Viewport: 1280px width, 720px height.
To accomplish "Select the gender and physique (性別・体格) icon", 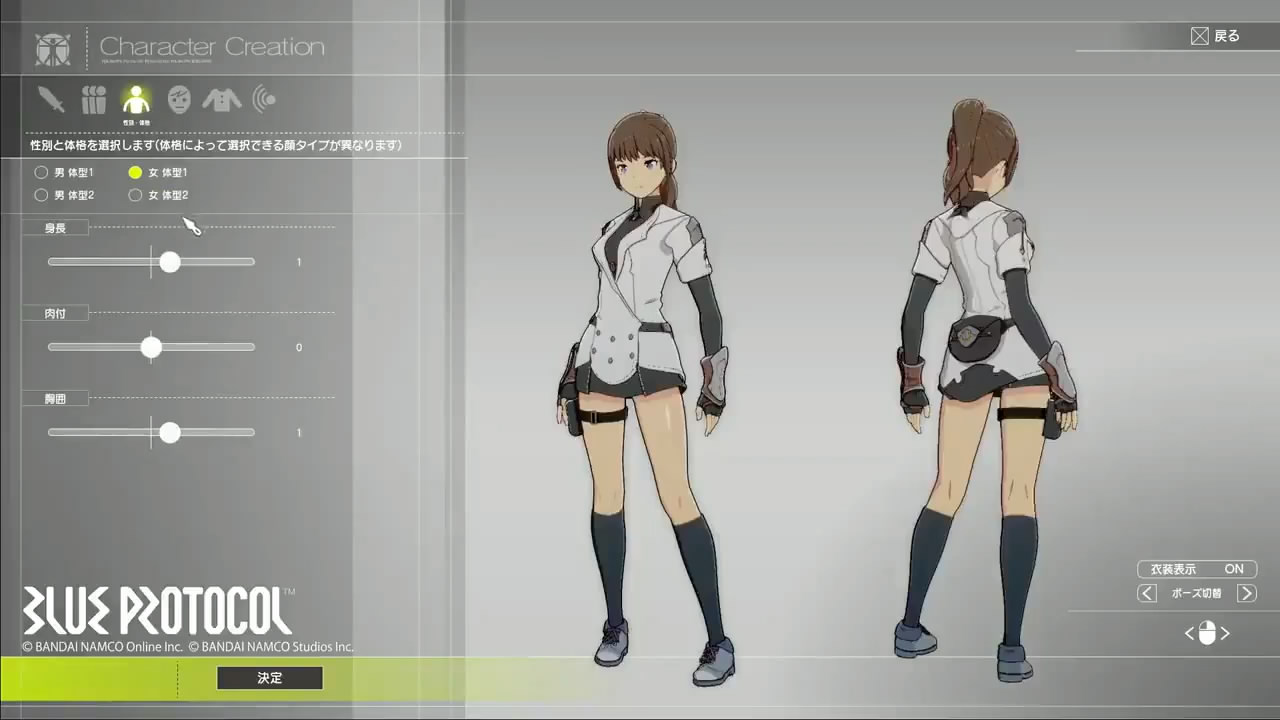I will point(136,98).
